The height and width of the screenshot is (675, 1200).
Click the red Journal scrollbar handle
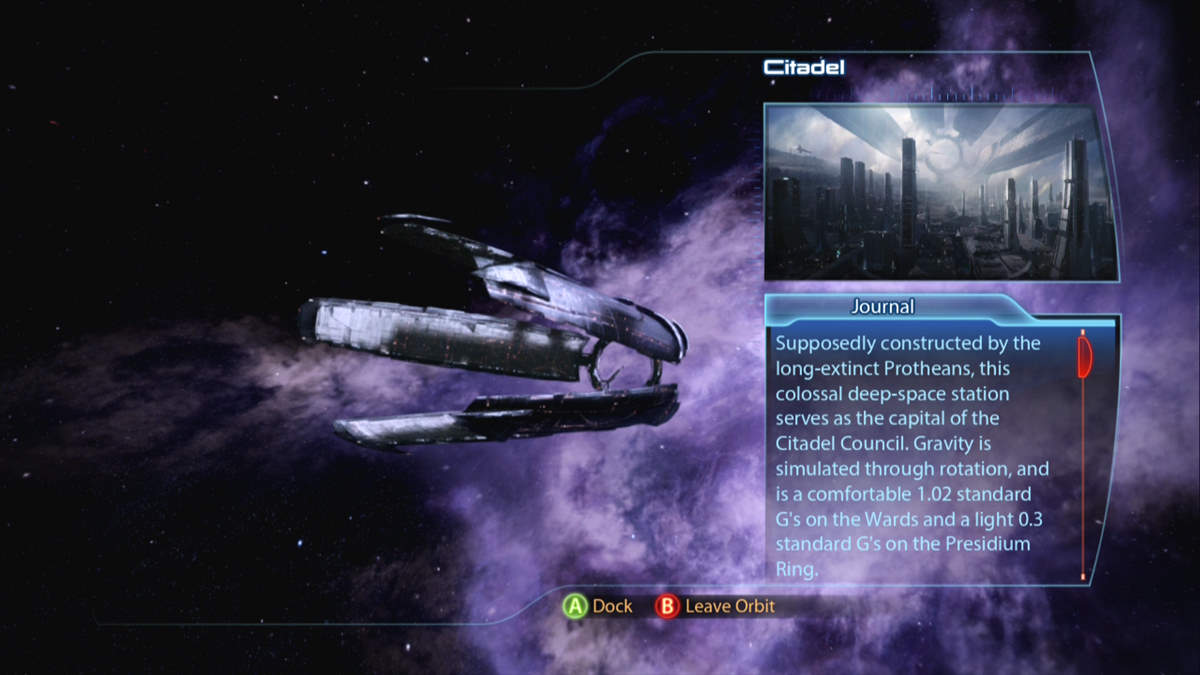(x=1083, y=357)
